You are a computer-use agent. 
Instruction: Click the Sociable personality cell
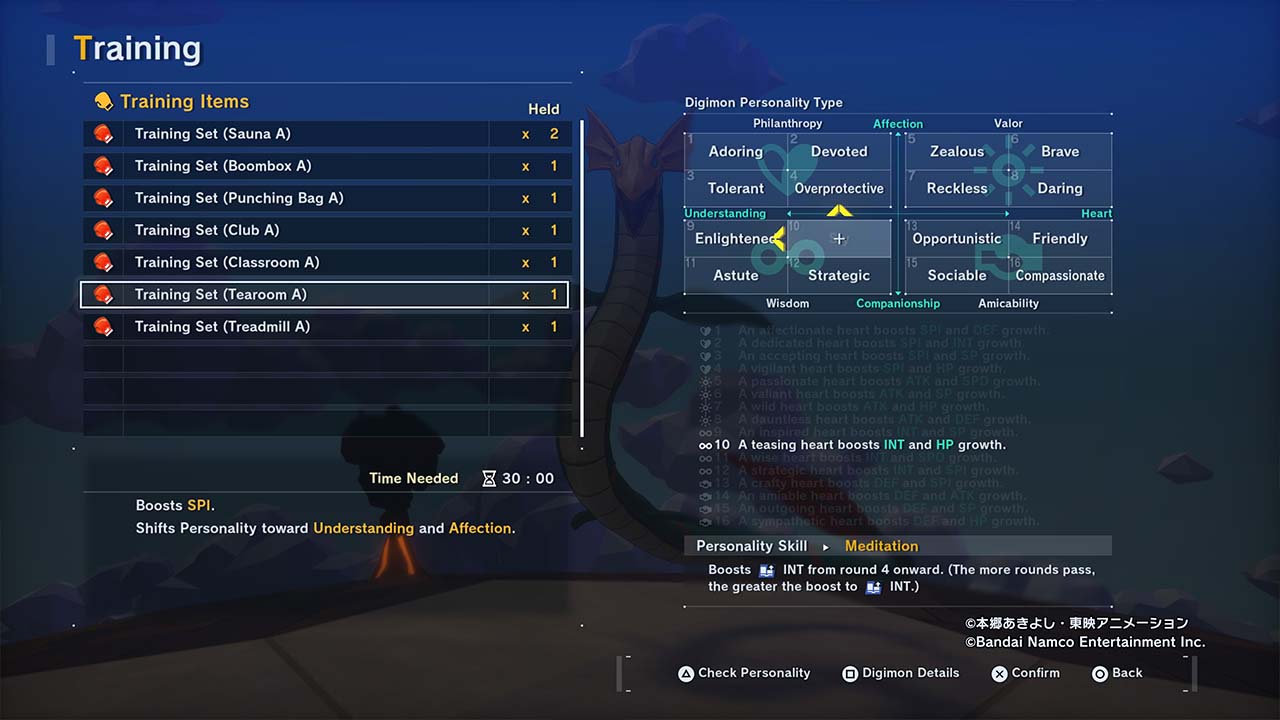click(x=957, y=276)
